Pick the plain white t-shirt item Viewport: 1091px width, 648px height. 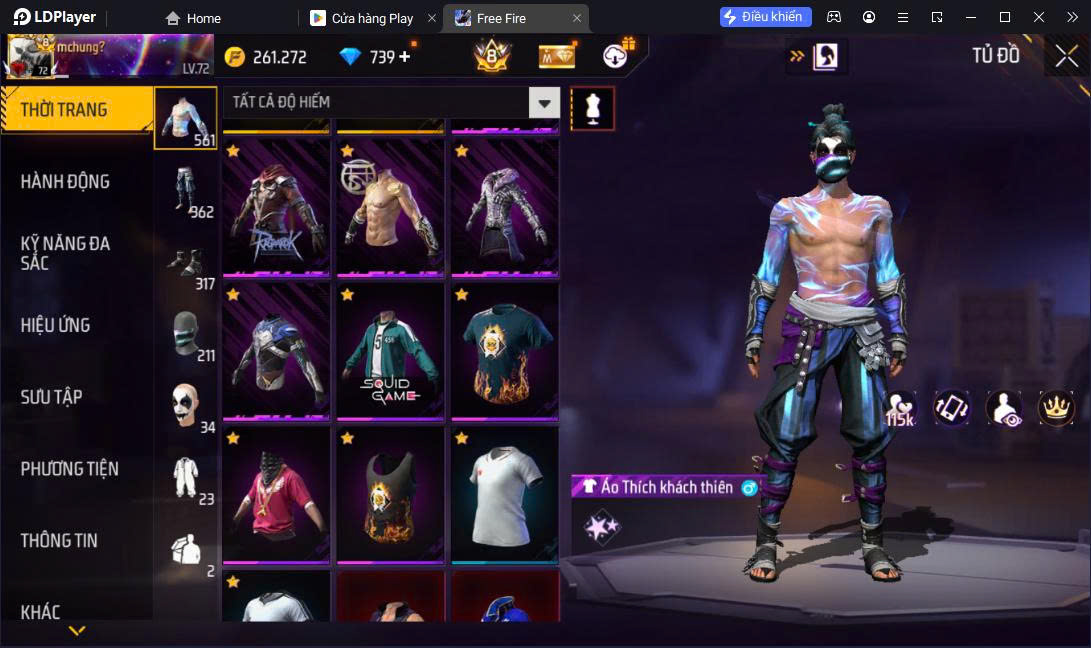pos(504,495)
